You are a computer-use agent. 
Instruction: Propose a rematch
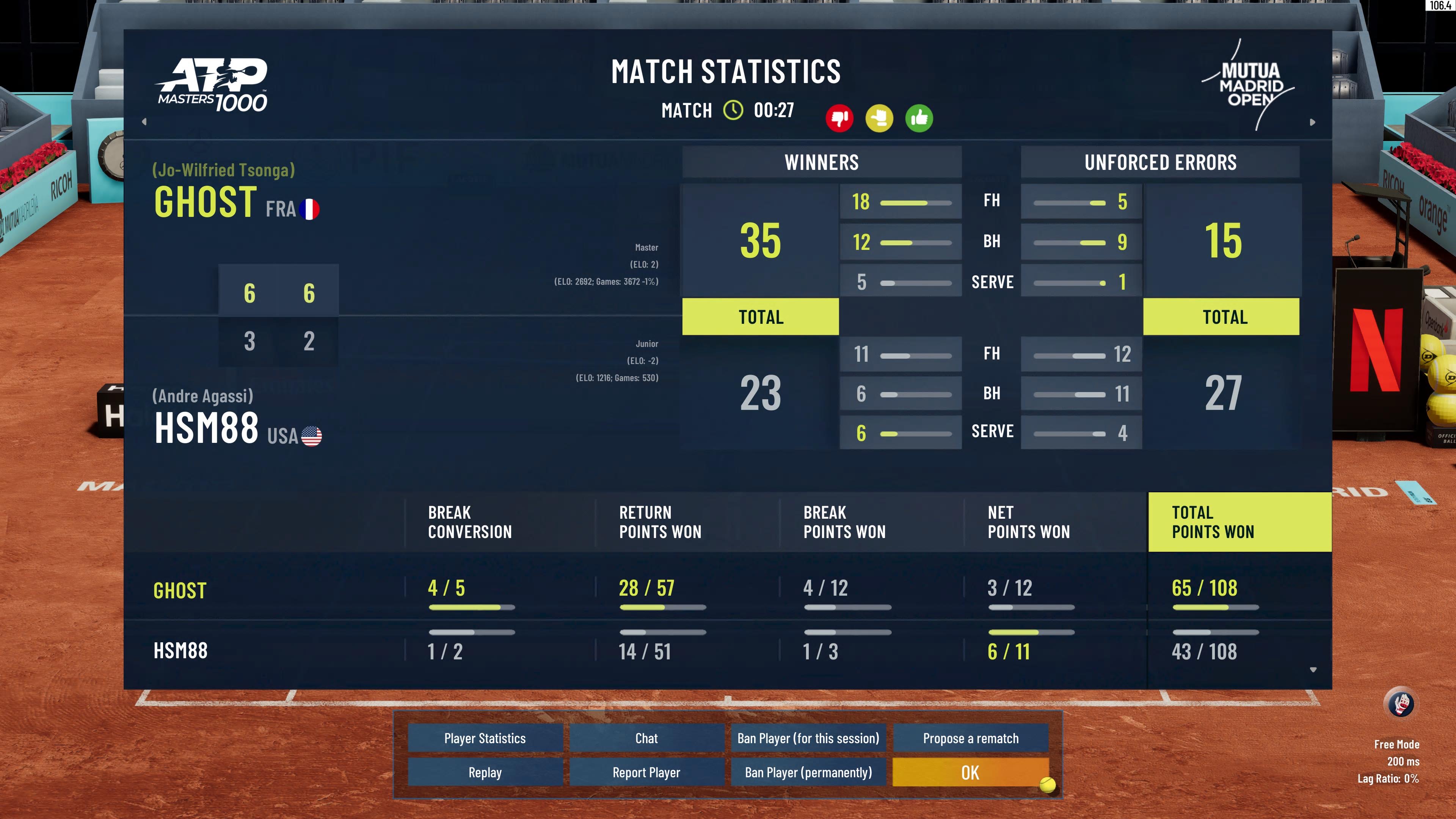pos(971,738)
